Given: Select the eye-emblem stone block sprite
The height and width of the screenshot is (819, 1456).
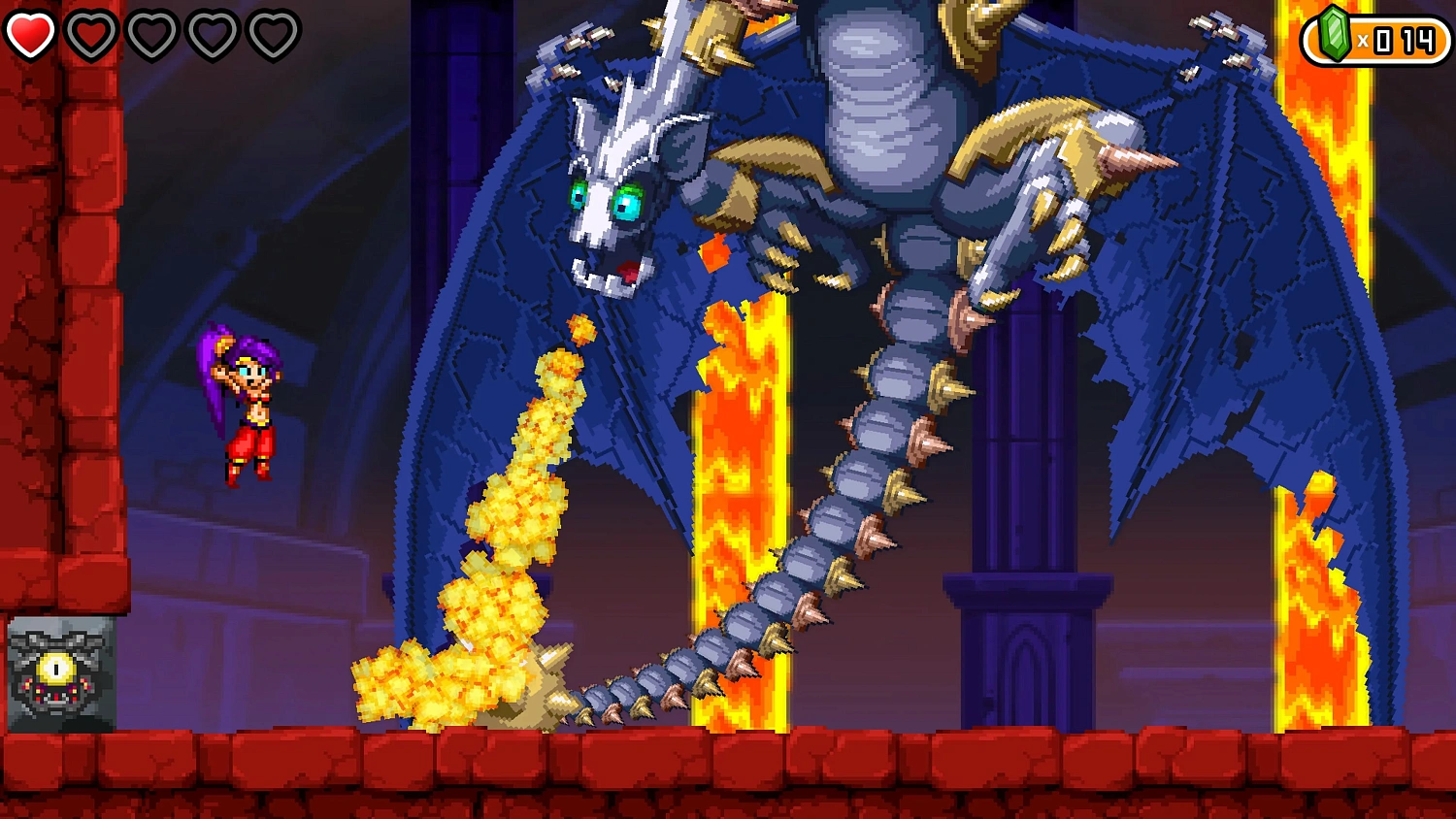Looking at the screenshot, I should pyautogui.click(x=60, y=676).
